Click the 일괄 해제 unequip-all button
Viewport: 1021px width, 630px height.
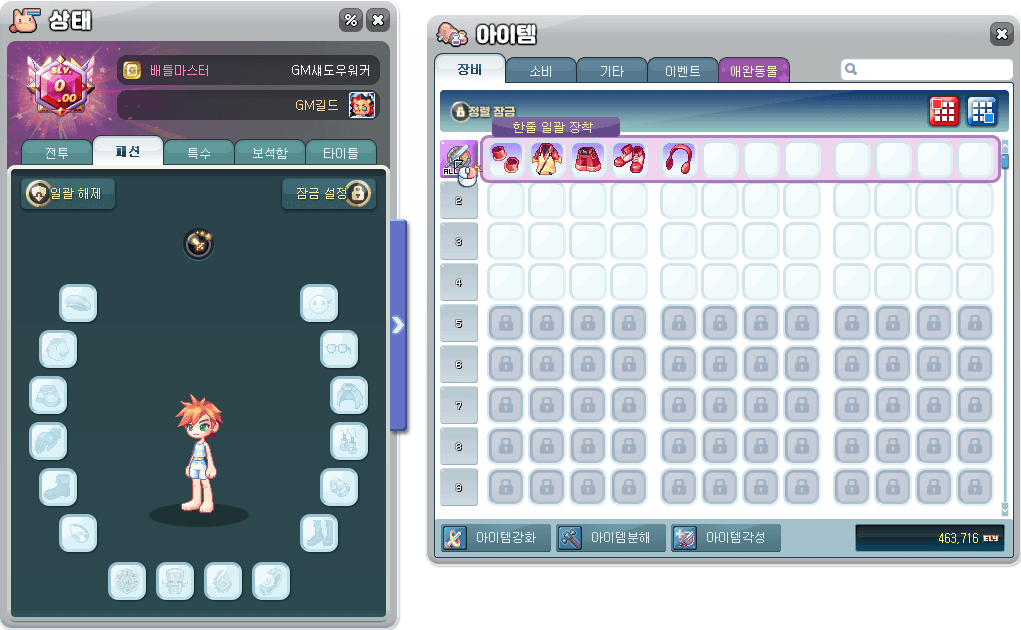(x=69, y=193)
